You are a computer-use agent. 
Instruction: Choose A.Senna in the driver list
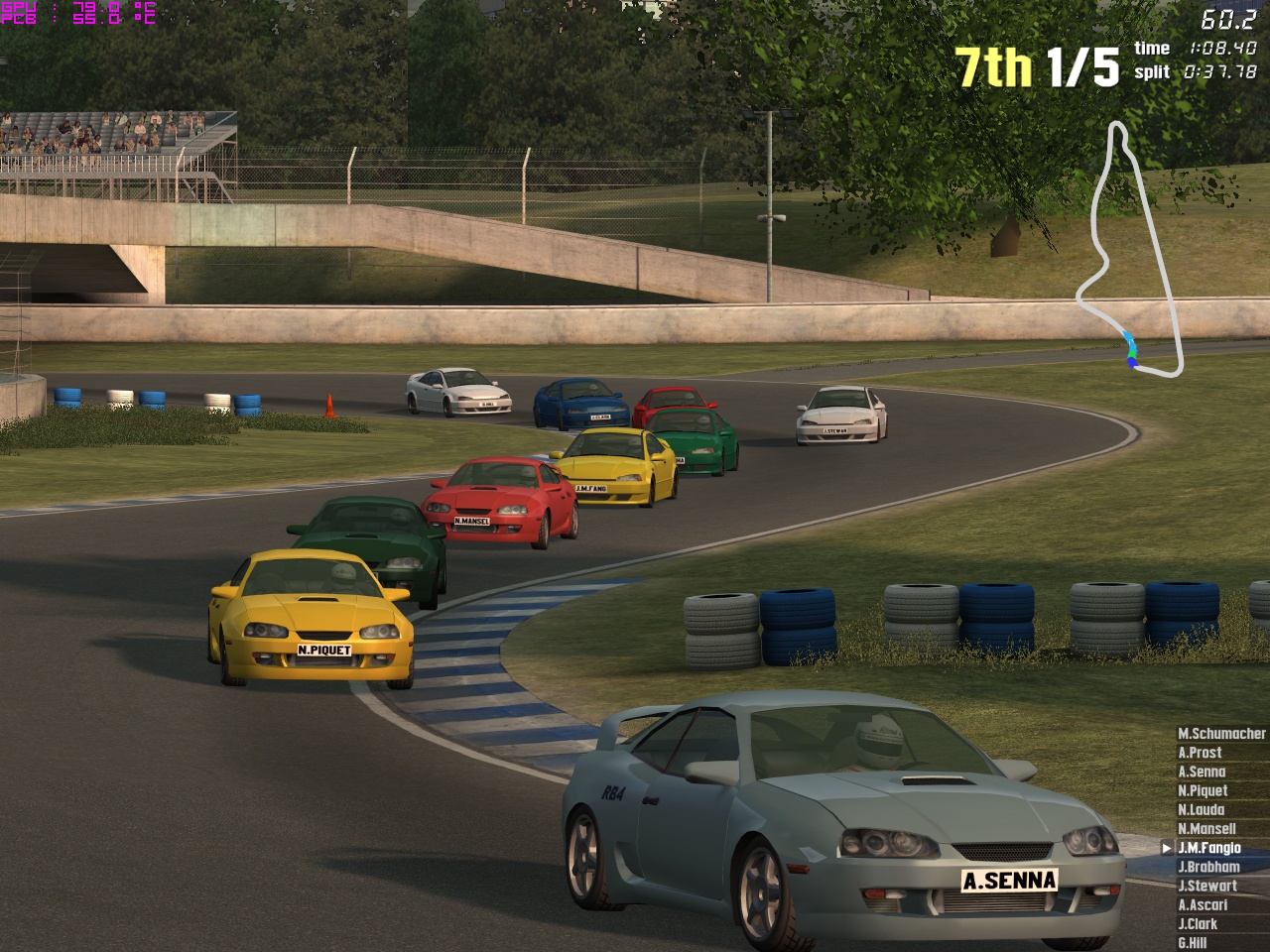pyautogui.click(x=1202, y=772)
